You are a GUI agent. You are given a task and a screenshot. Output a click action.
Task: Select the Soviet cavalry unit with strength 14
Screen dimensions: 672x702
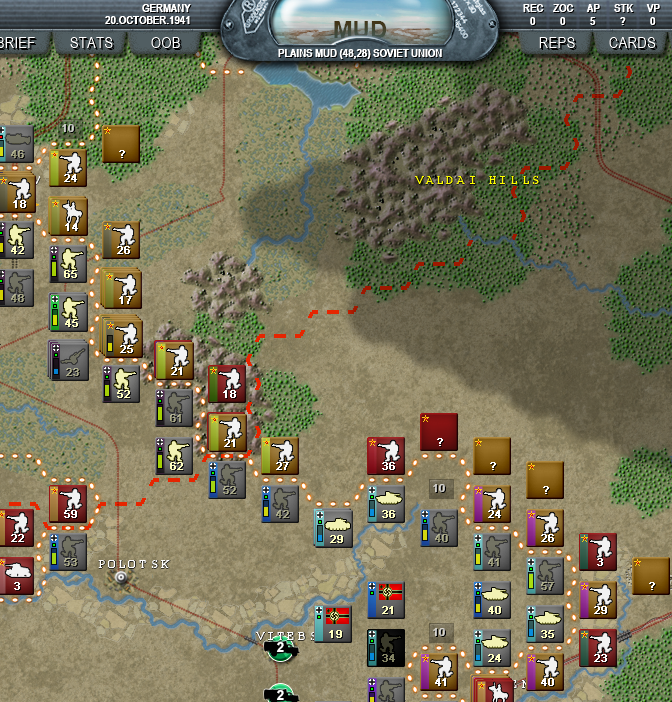(x=69, y=216)
